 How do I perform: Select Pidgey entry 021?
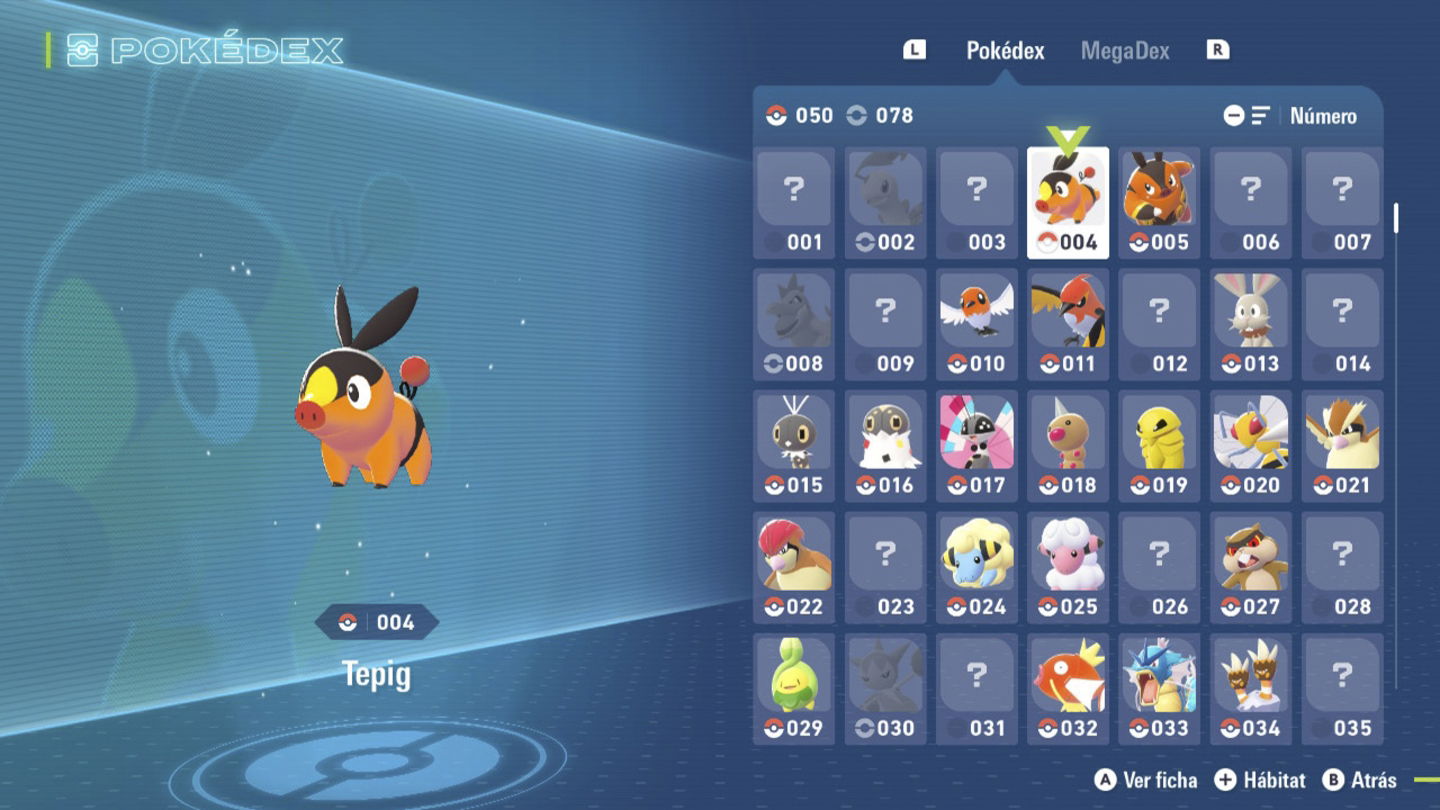(x=1342, y=445)
